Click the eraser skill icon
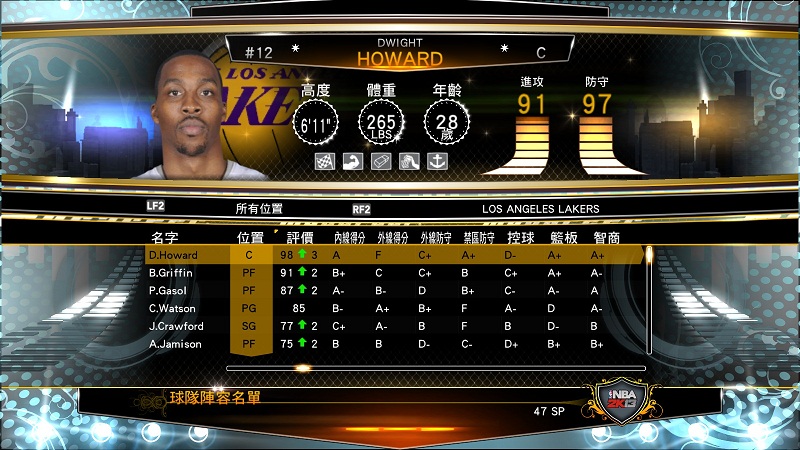 point(380,160)
